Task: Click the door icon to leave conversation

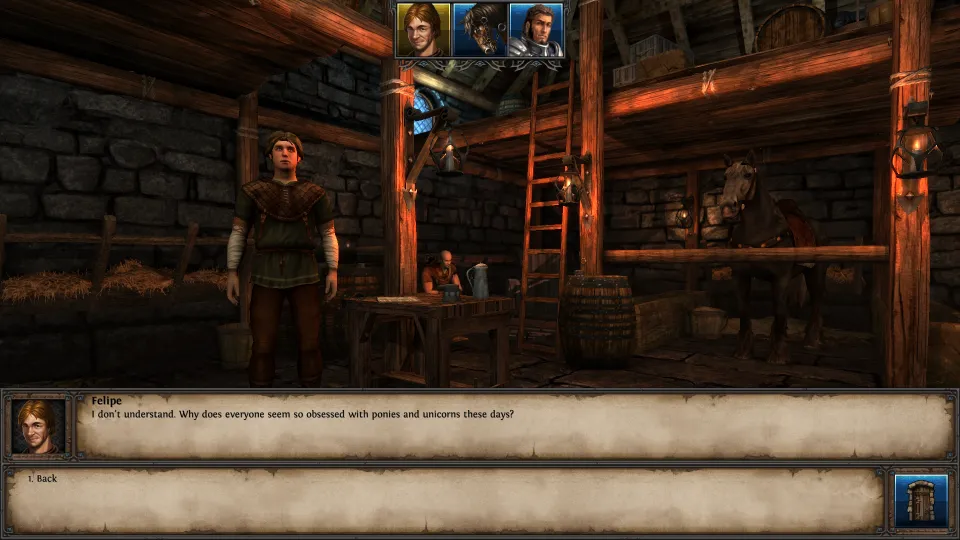Action: [920, 500]
